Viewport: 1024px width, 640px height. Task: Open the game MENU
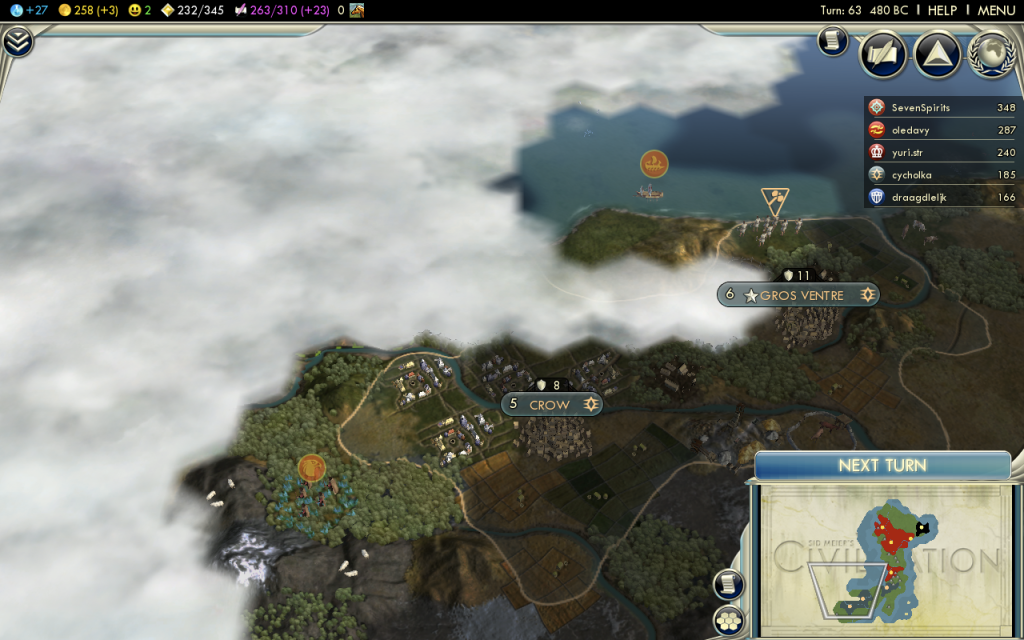pyautogui.click(x=996, y=10)
